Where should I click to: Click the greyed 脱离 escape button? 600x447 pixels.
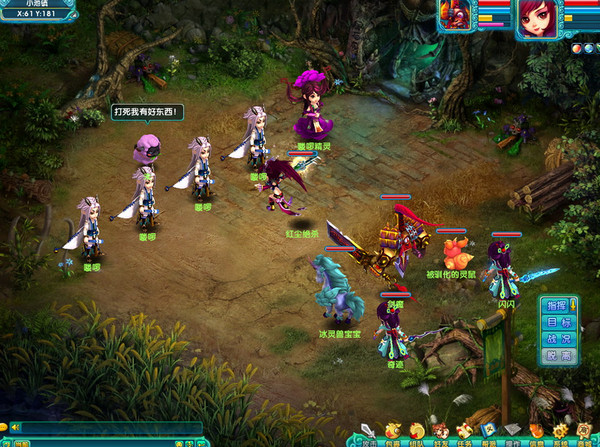558,355
